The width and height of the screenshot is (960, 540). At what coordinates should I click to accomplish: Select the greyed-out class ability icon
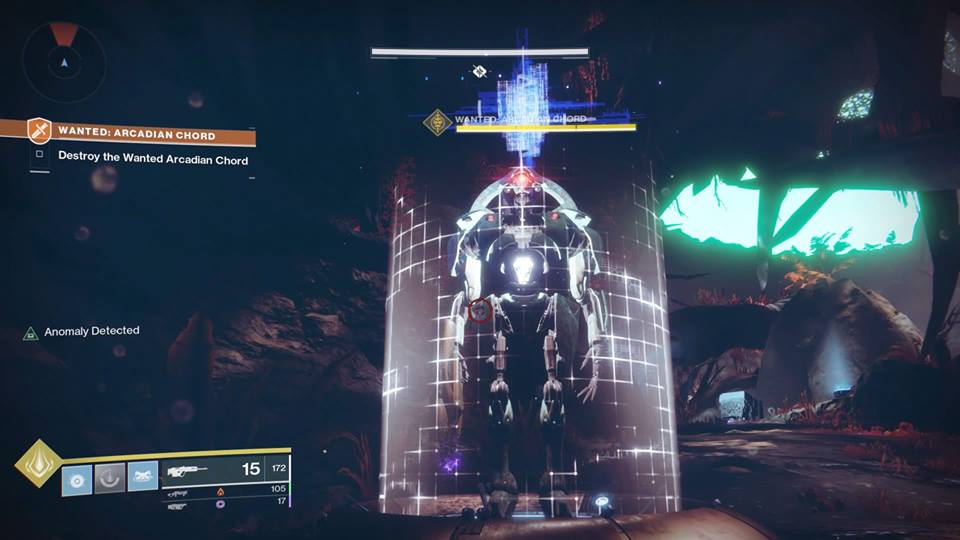click(110, 478)
